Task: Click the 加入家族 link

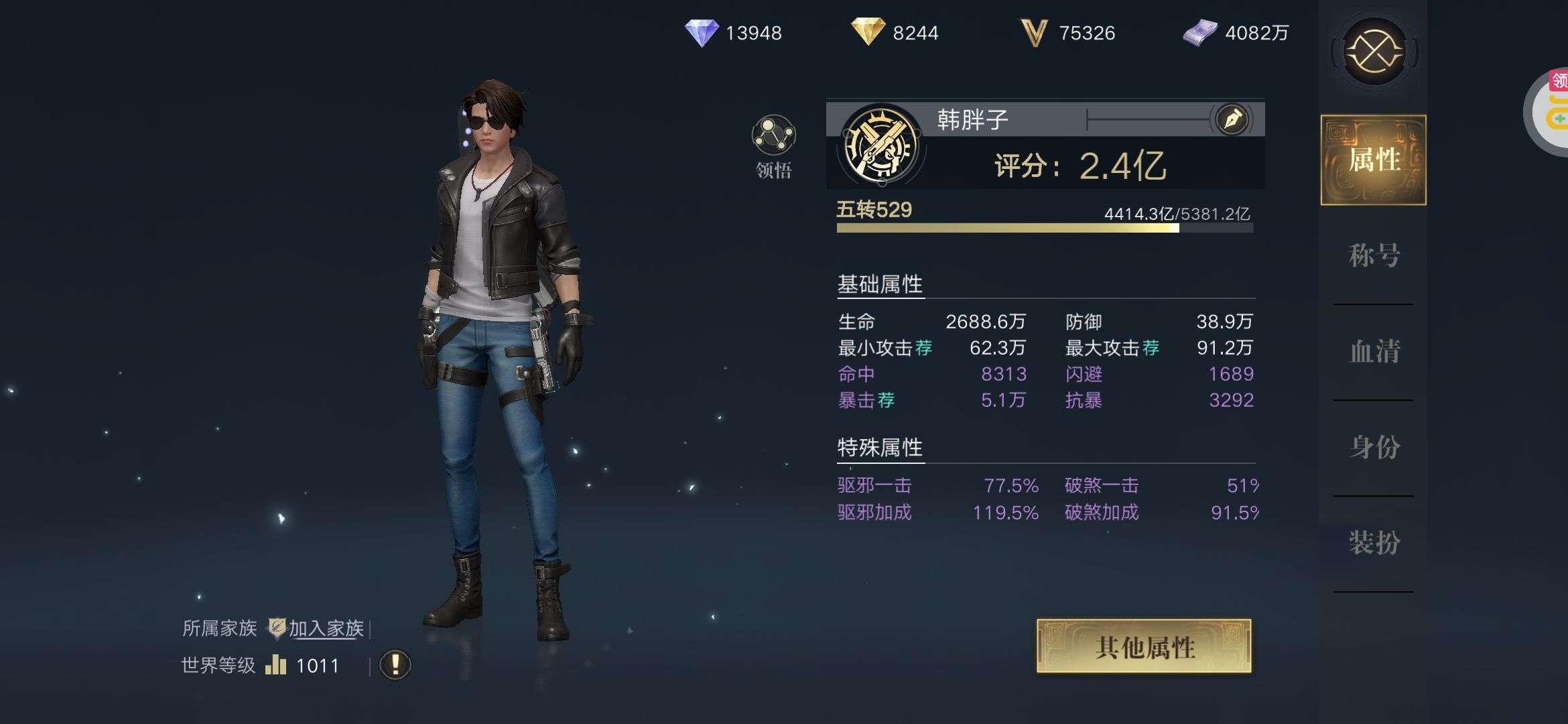Action: click(326, 628)
